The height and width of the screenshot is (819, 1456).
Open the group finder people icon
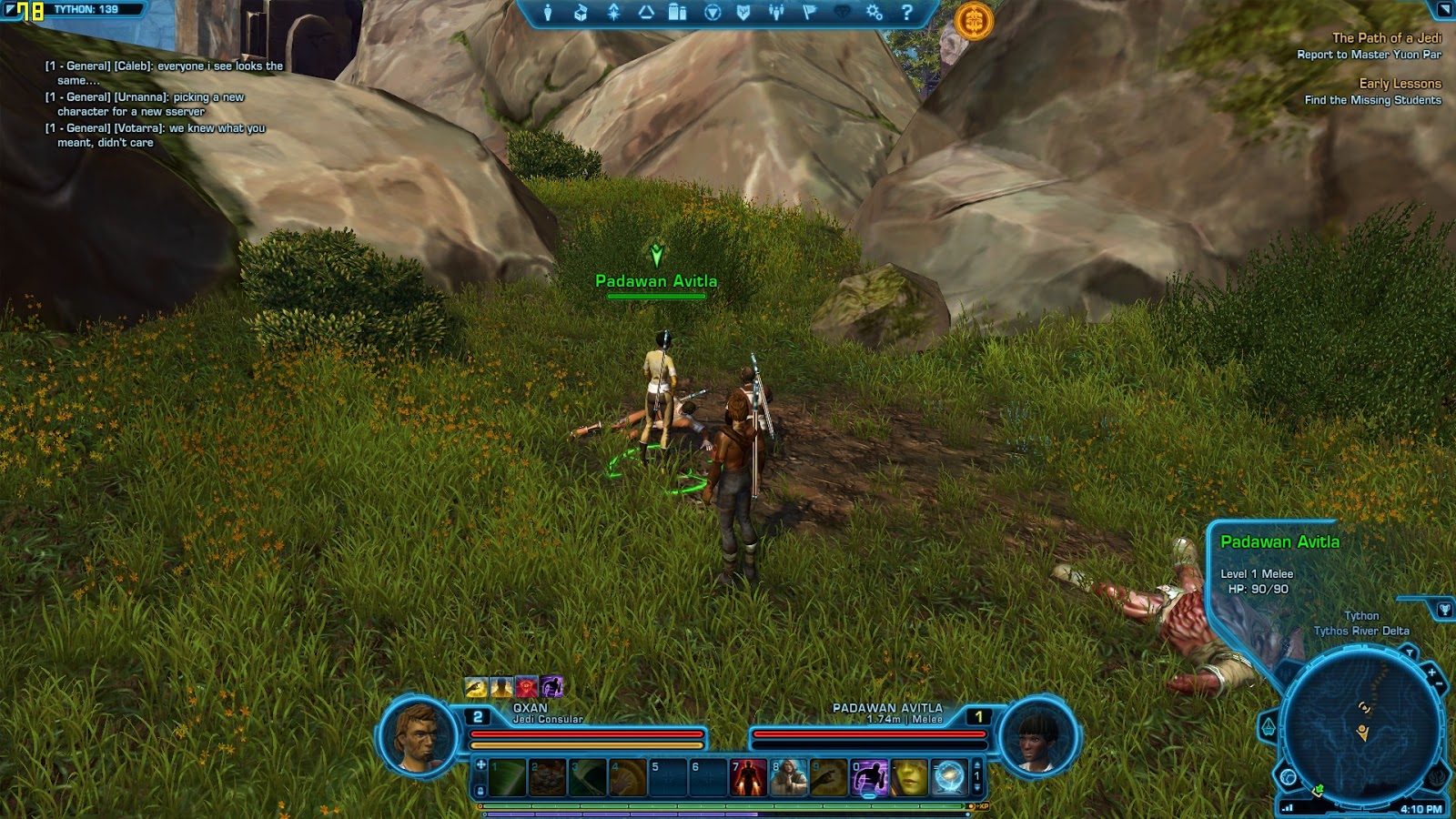tap(776, 13)
